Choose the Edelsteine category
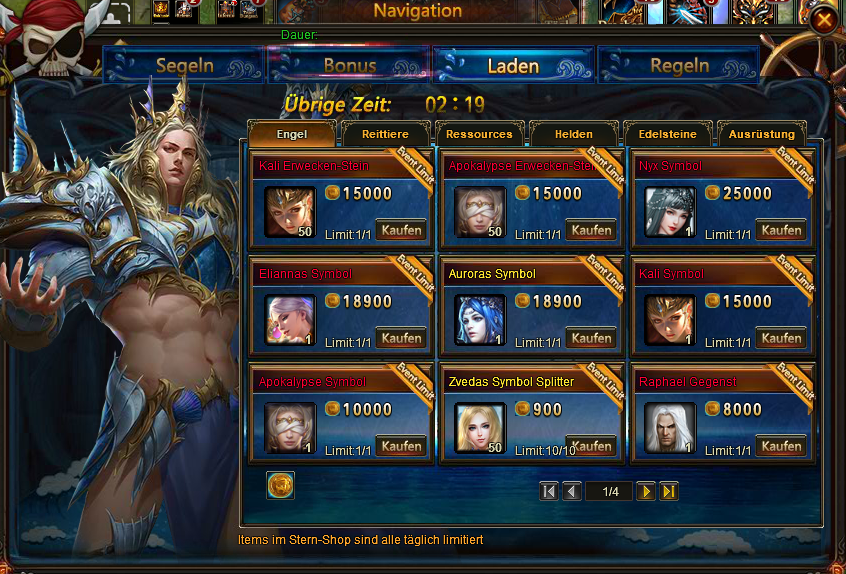The height and width of the screenshot is (574, 846). (x=667, y=134)
